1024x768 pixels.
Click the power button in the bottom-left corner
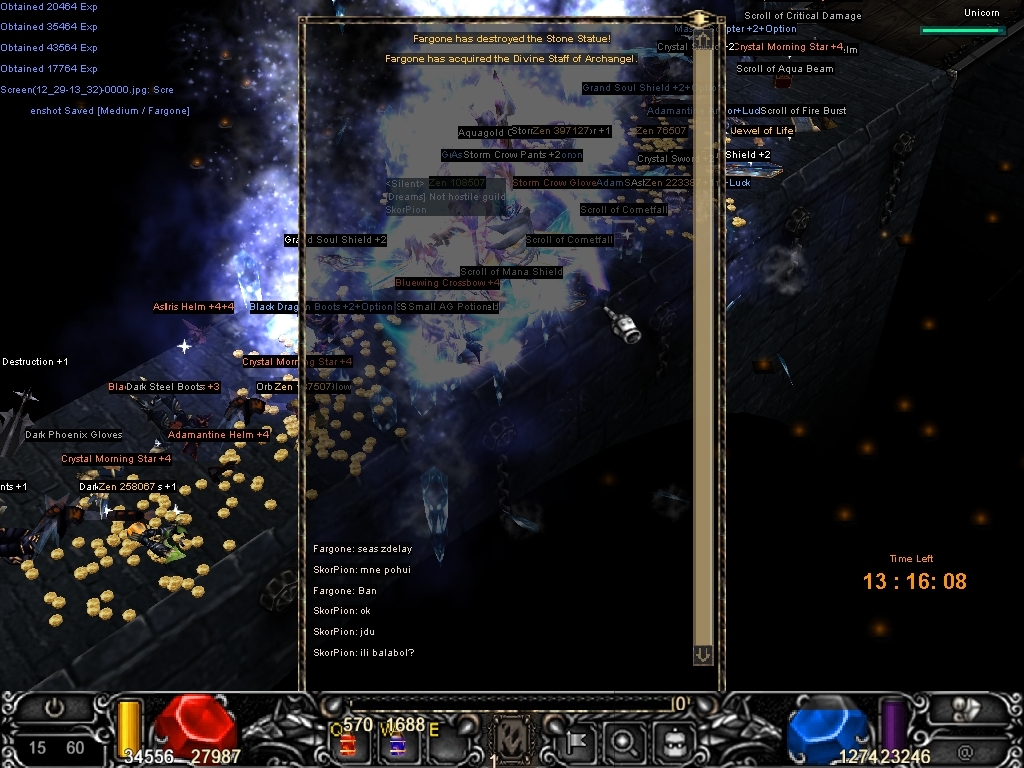pos(54,708)
